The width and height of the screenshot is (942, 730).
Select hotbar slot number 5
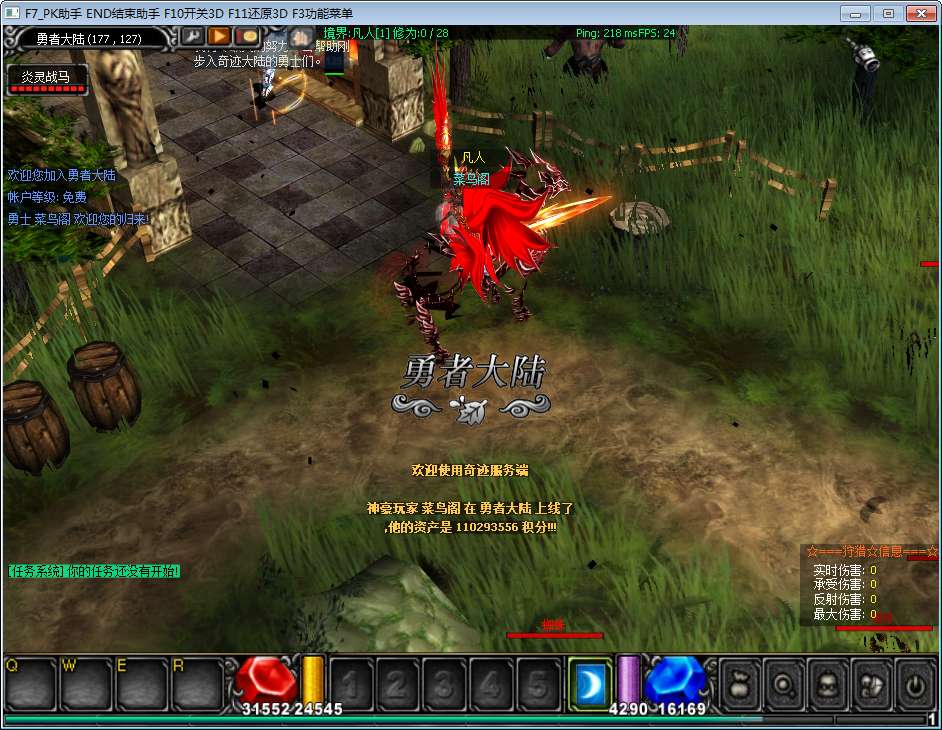[538, 684]
